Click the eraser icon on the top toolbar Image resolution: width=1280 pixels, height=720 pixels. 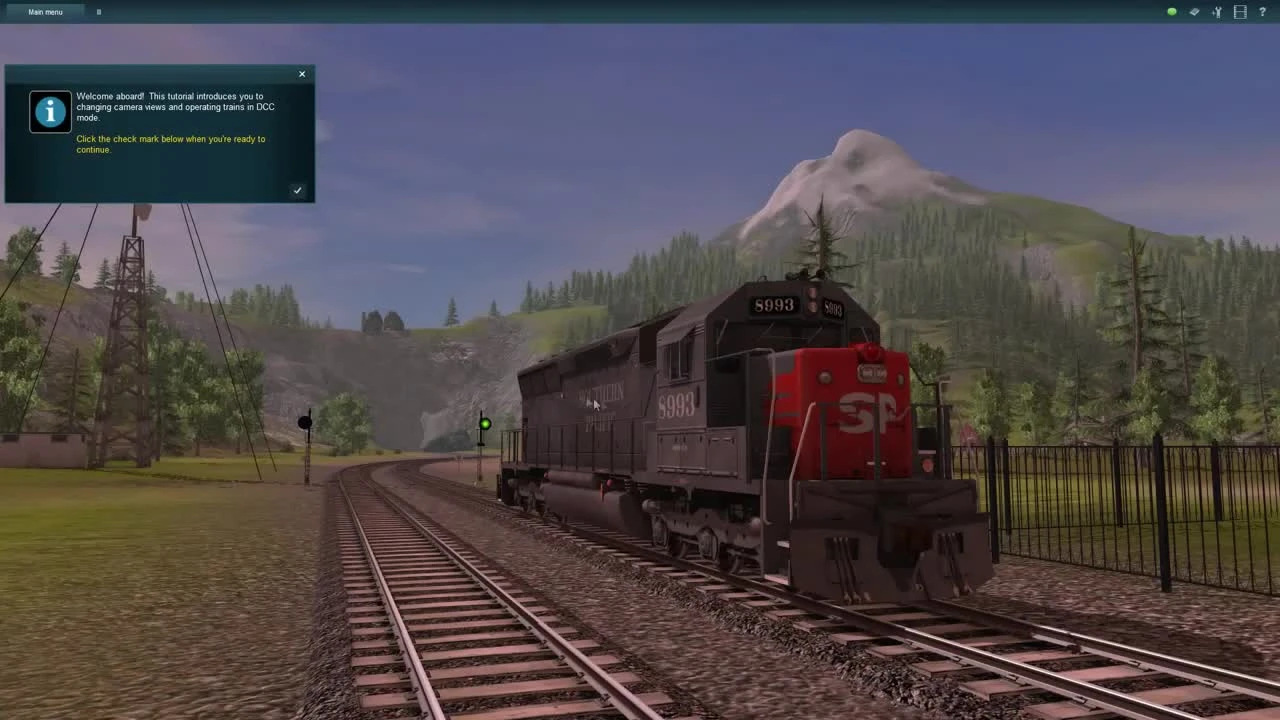click(1194, 12)
